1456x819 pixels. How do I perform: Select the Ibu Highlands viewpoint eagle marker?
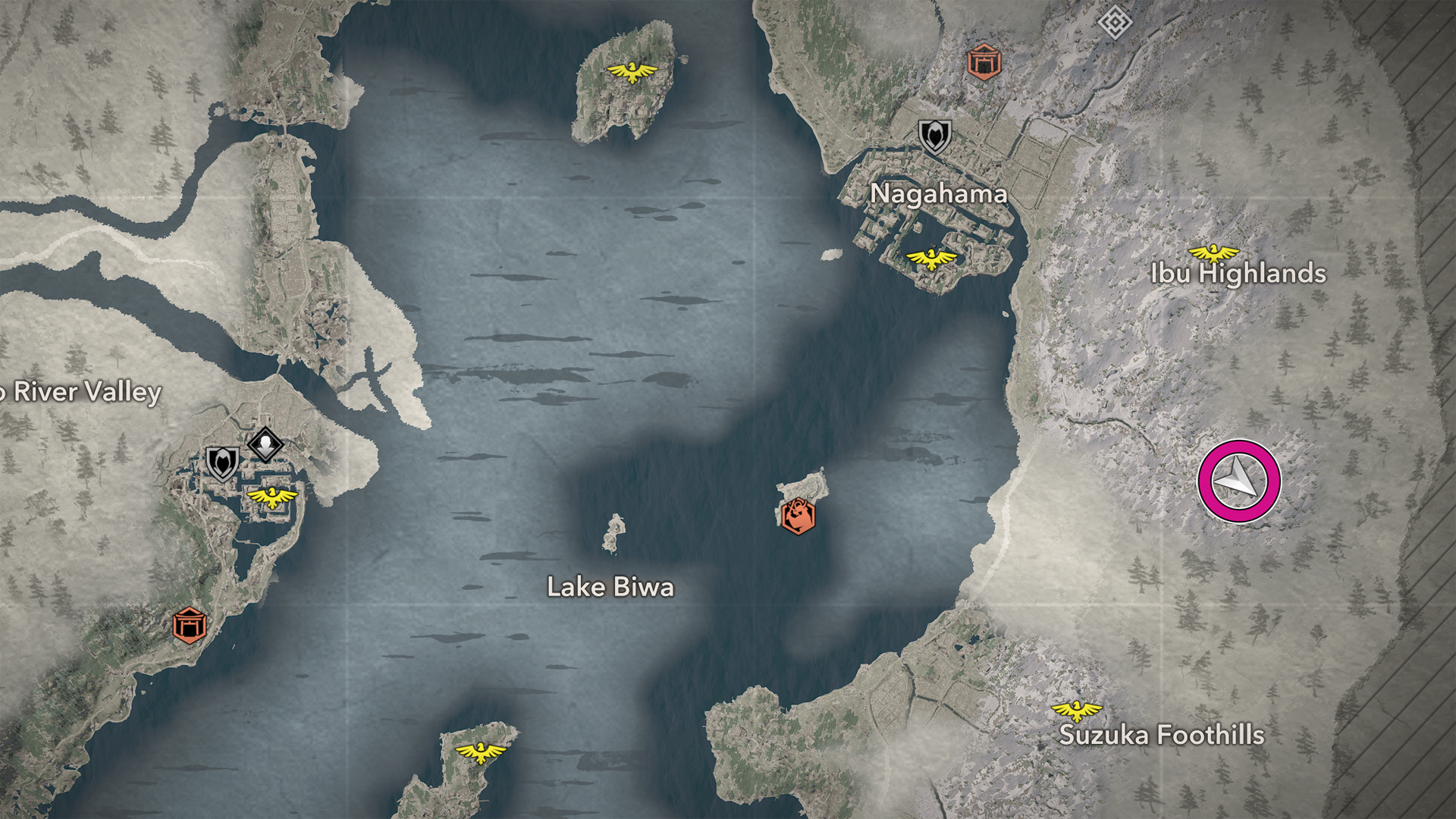click(1213, 253)
